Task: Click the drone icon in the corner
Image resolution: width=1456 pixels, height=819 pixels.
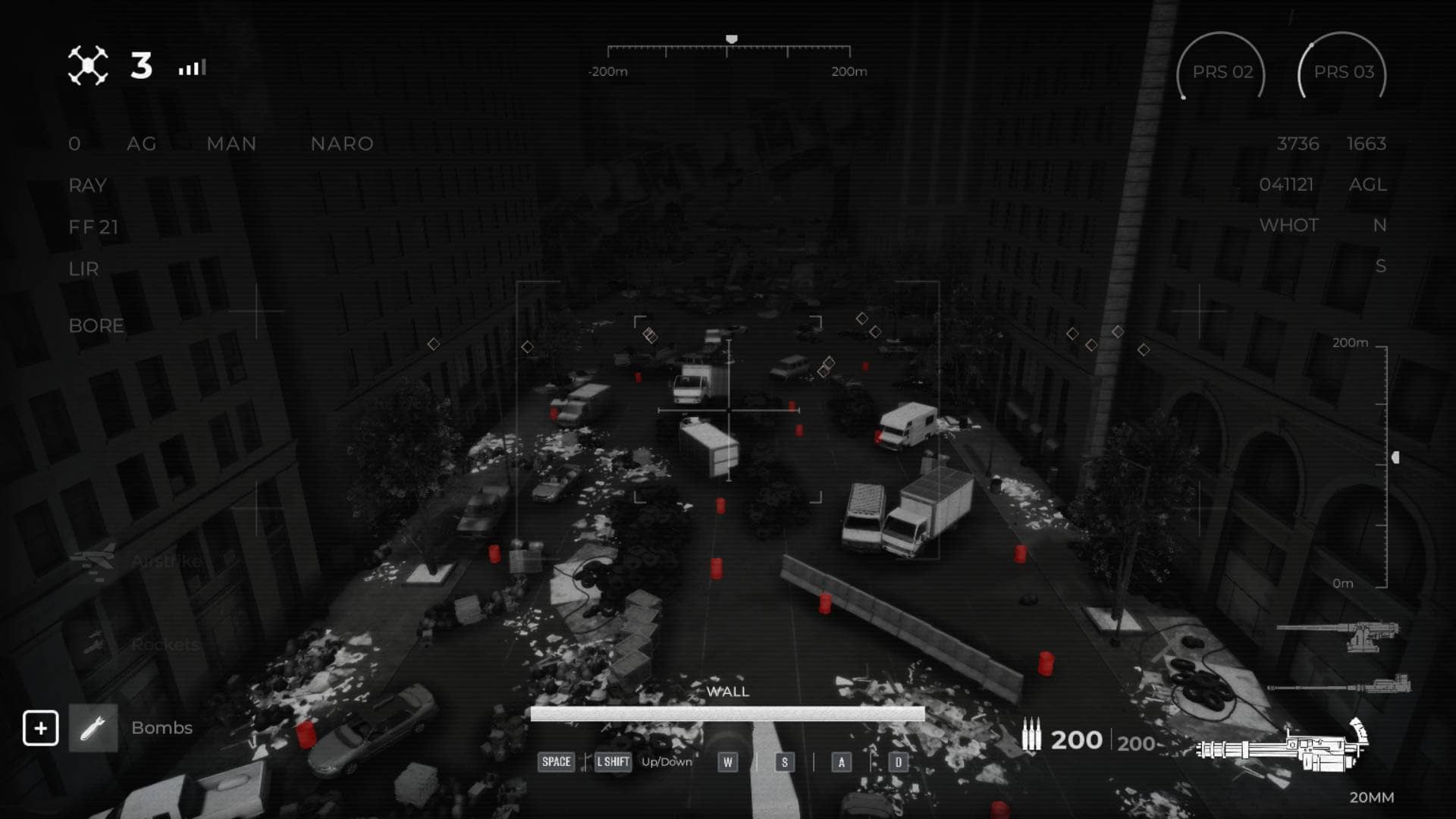Action: tap(88, 66)
